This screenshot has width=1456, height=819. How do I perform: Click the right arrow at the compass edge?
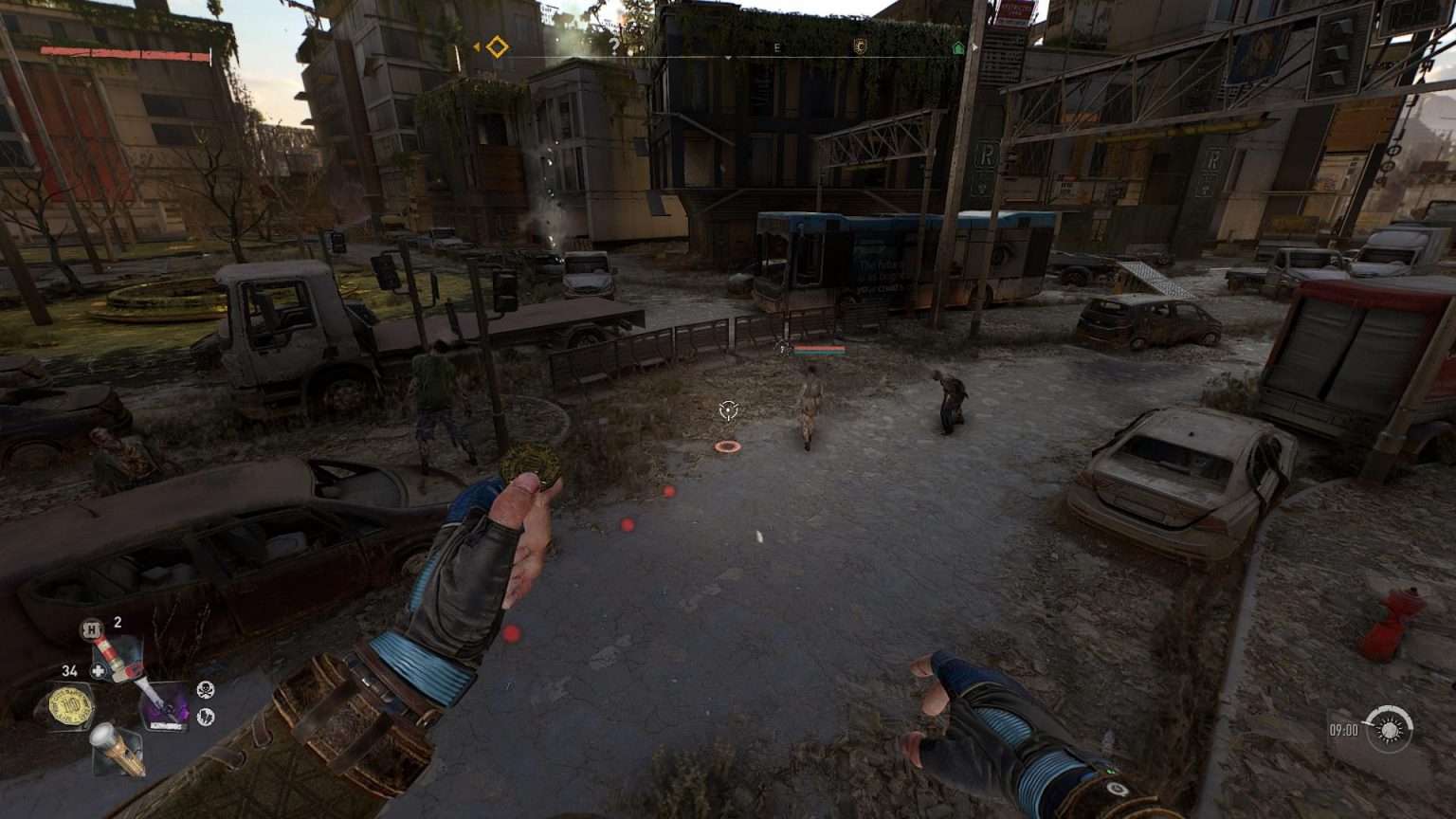[x=974, y=45]
